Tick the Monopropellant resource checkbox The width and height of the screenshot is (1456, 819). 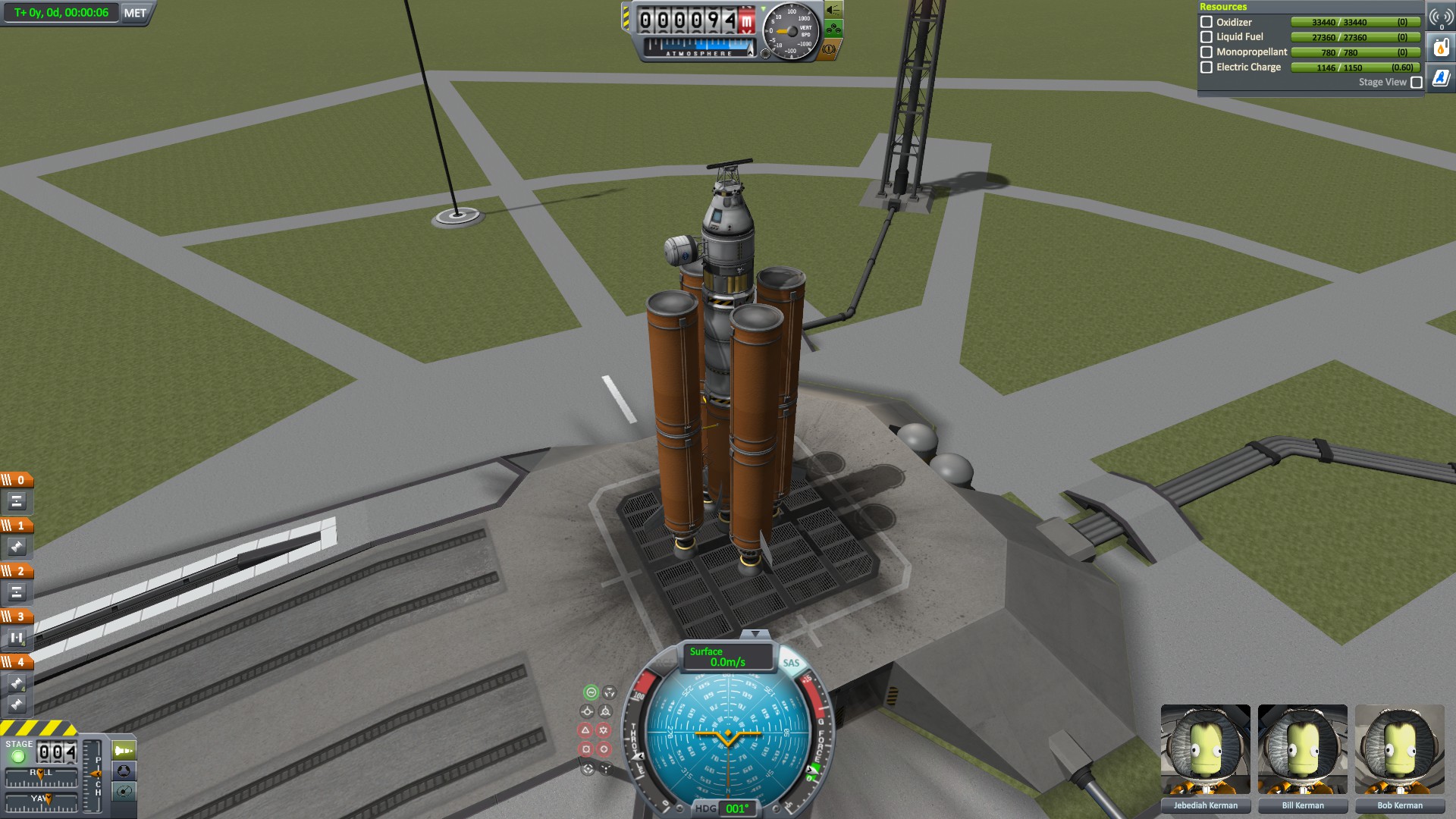point(1207,52)
